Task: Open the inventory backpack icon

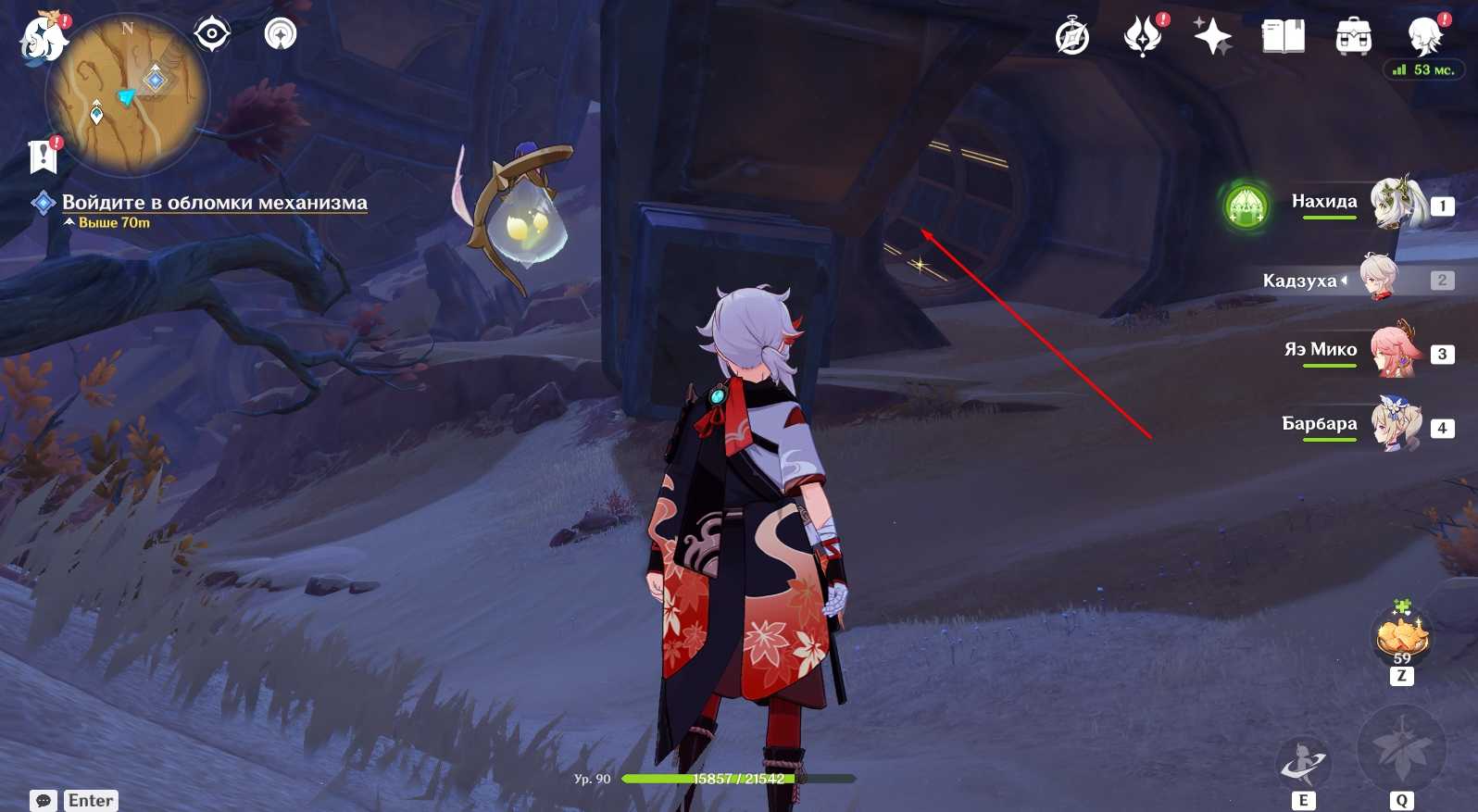Action: [1353, 37]
